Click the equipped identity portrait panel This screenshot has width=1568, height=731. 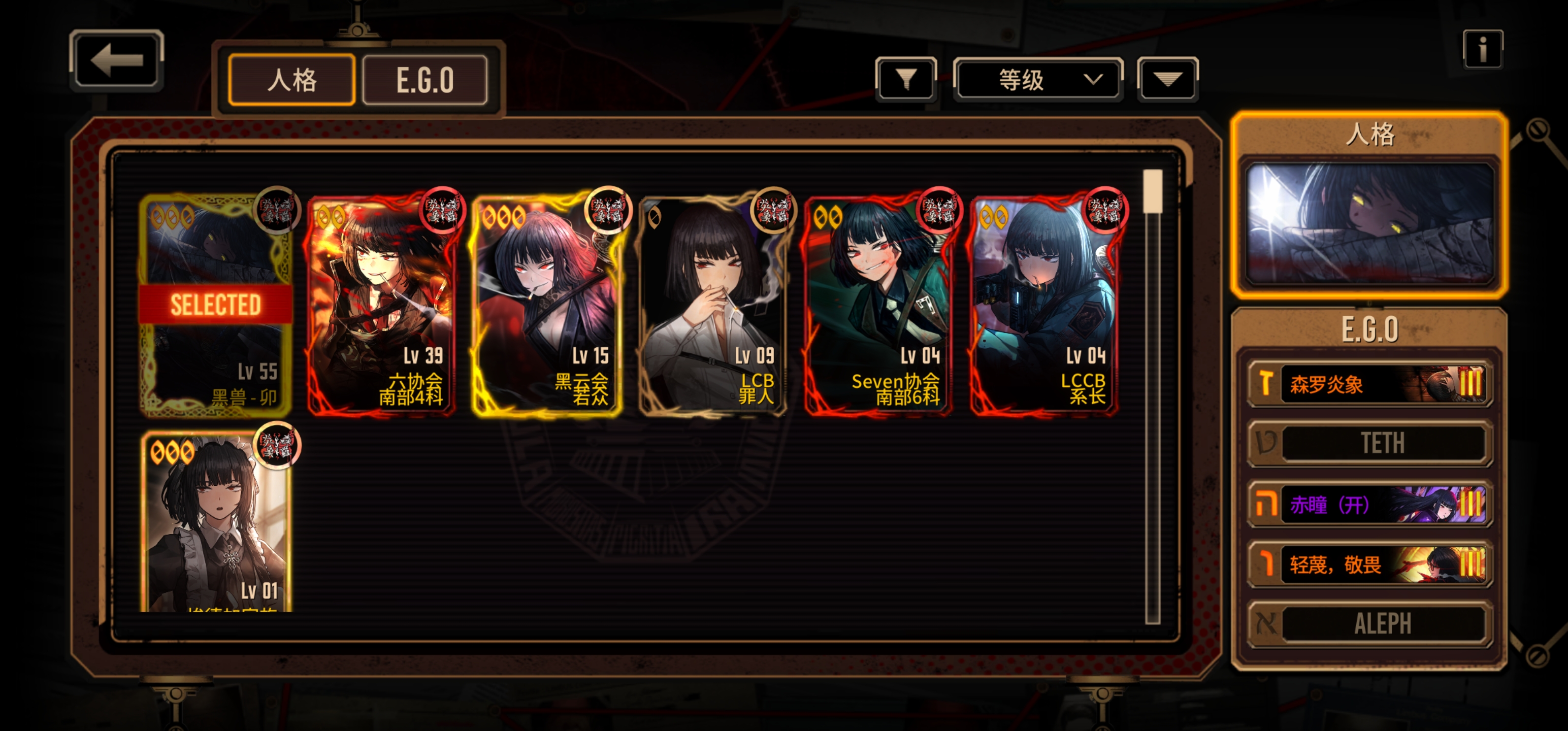point(1369,223)
